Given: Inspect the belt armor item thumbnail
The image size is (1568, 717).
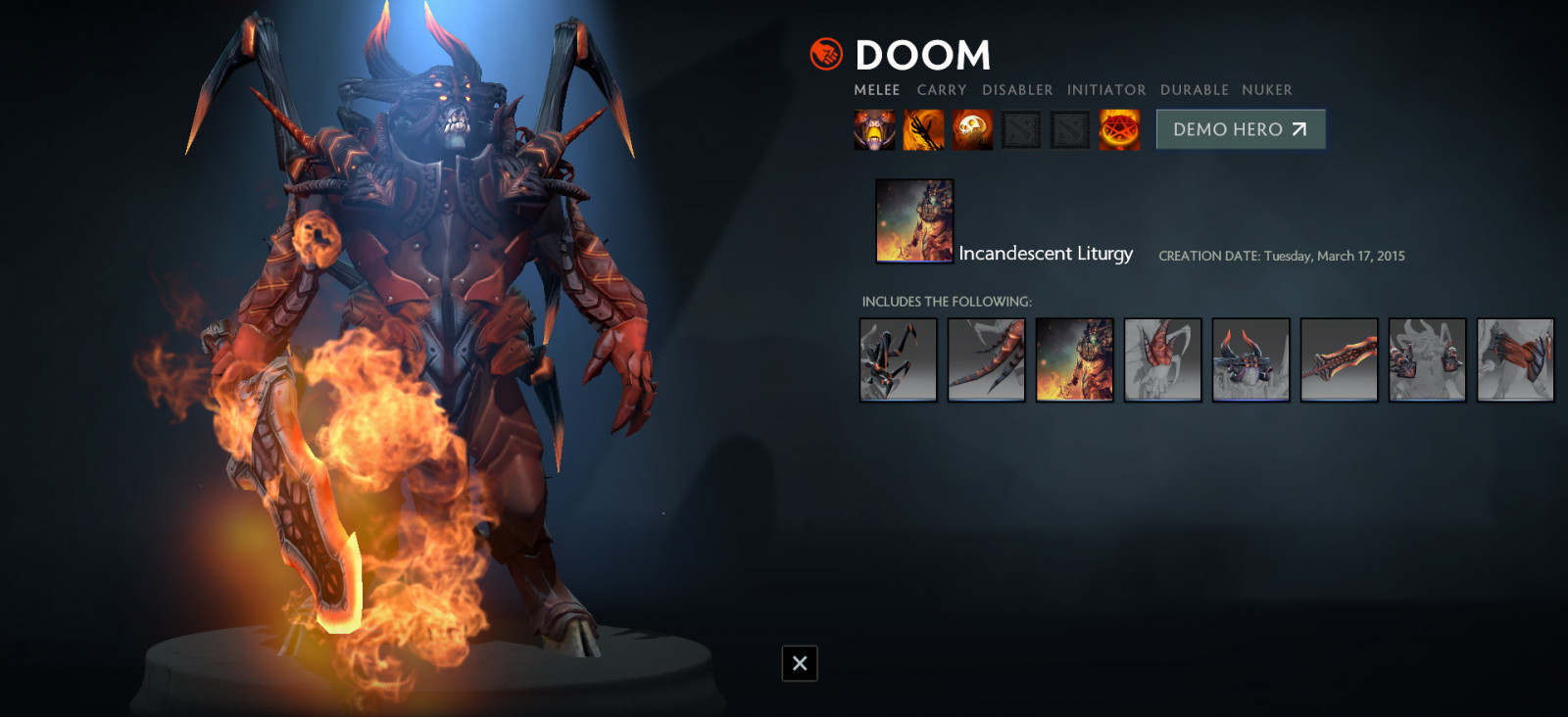Looking at the screenshot, I should click(x=1516, y=359).
